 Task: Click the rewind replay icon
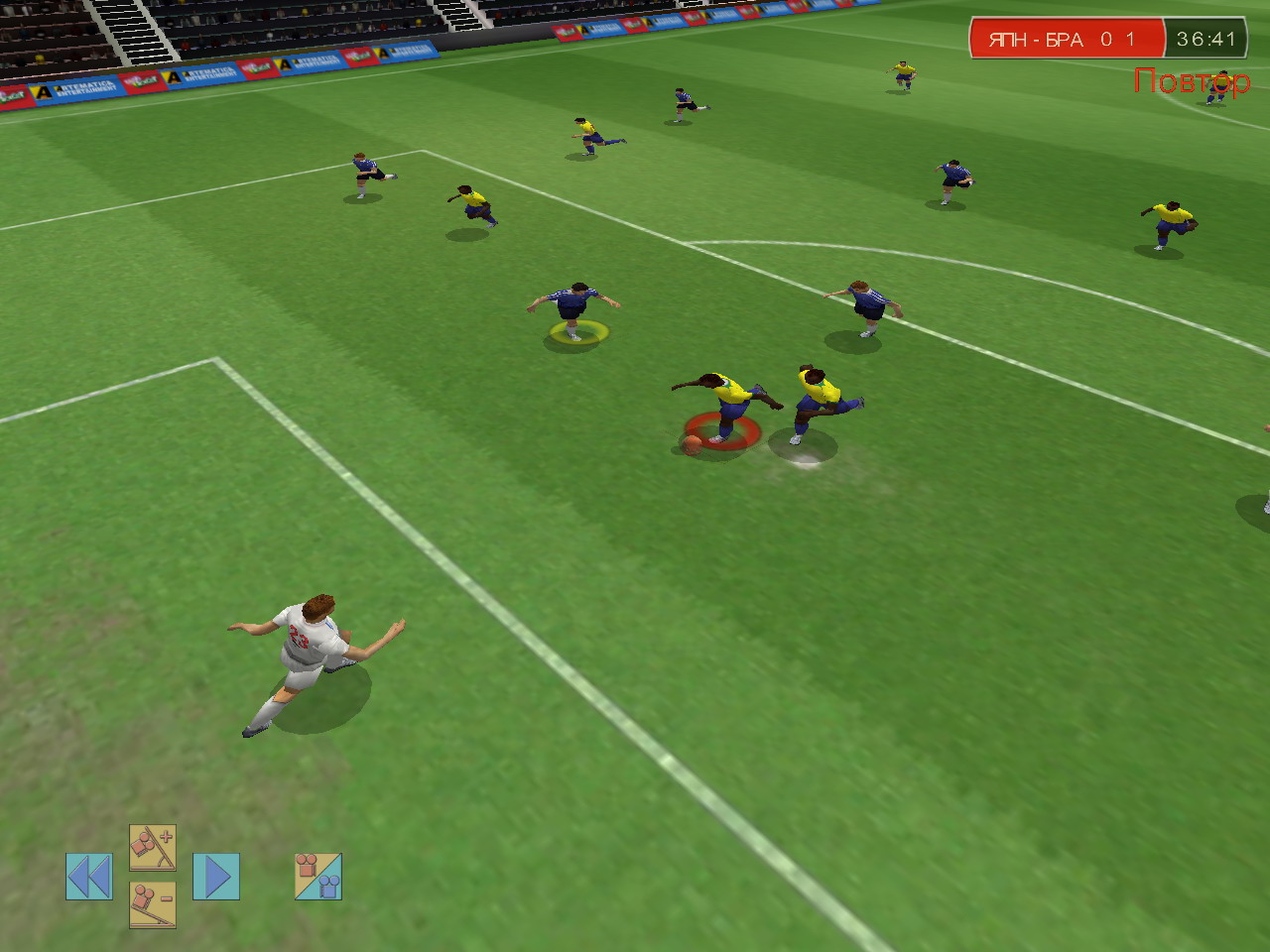[90, 877]
